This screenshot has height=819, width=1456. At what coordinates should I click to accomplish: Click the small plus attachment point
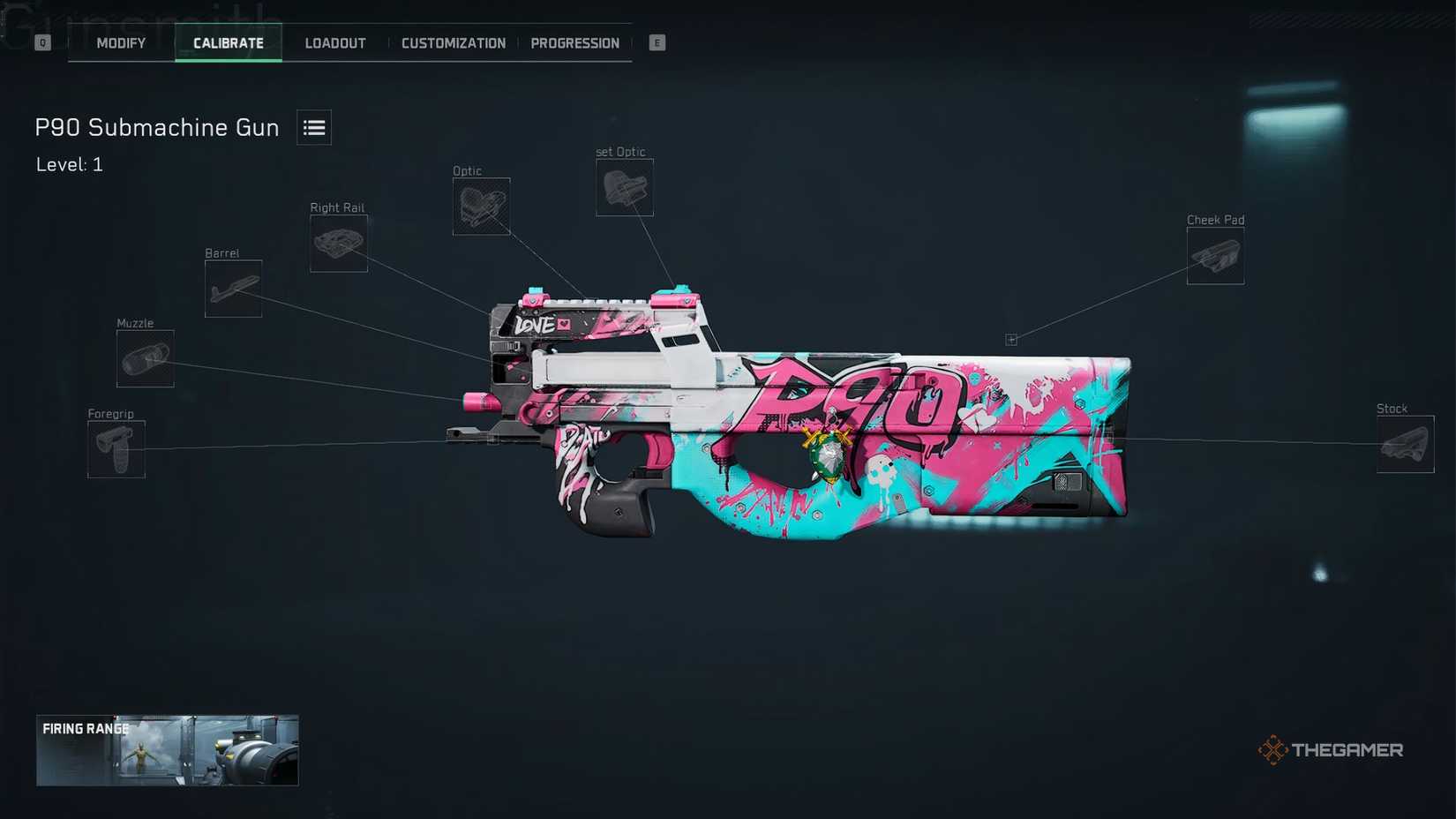pos(1012,338)
